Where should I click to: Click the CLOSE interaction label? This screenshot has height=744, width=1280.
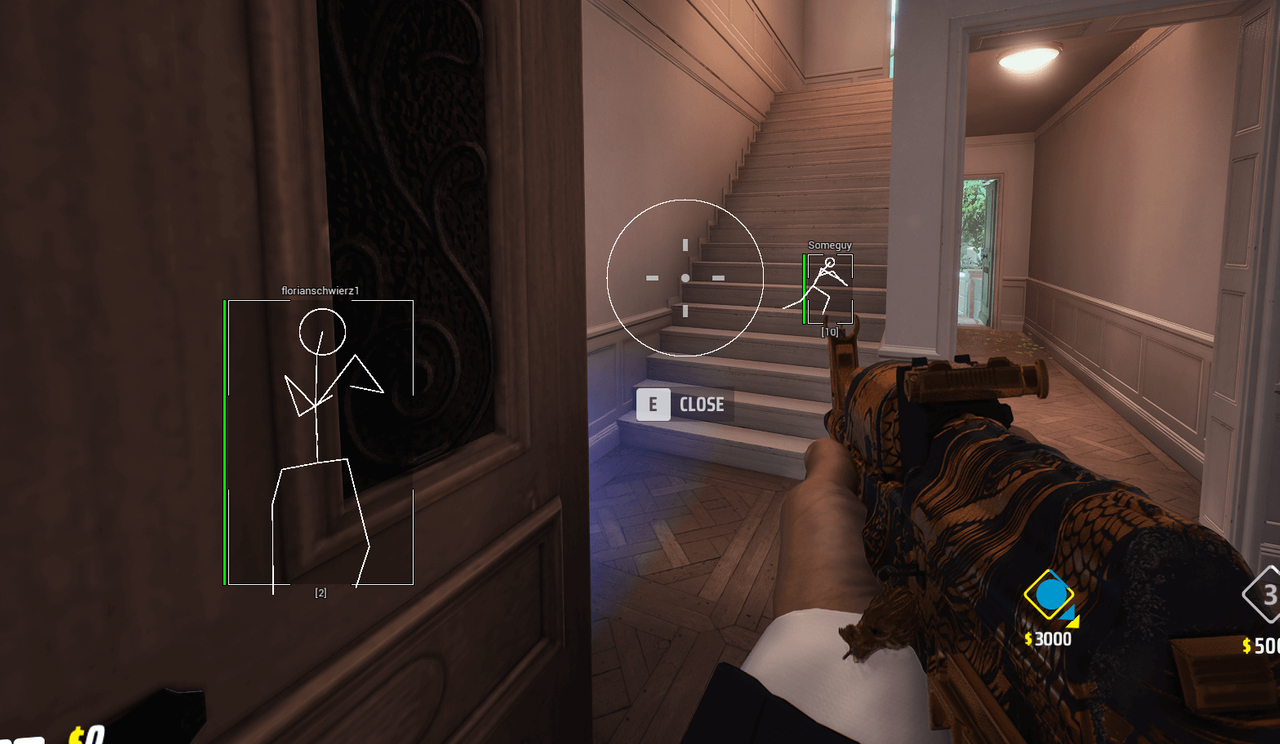coord(702,404)
